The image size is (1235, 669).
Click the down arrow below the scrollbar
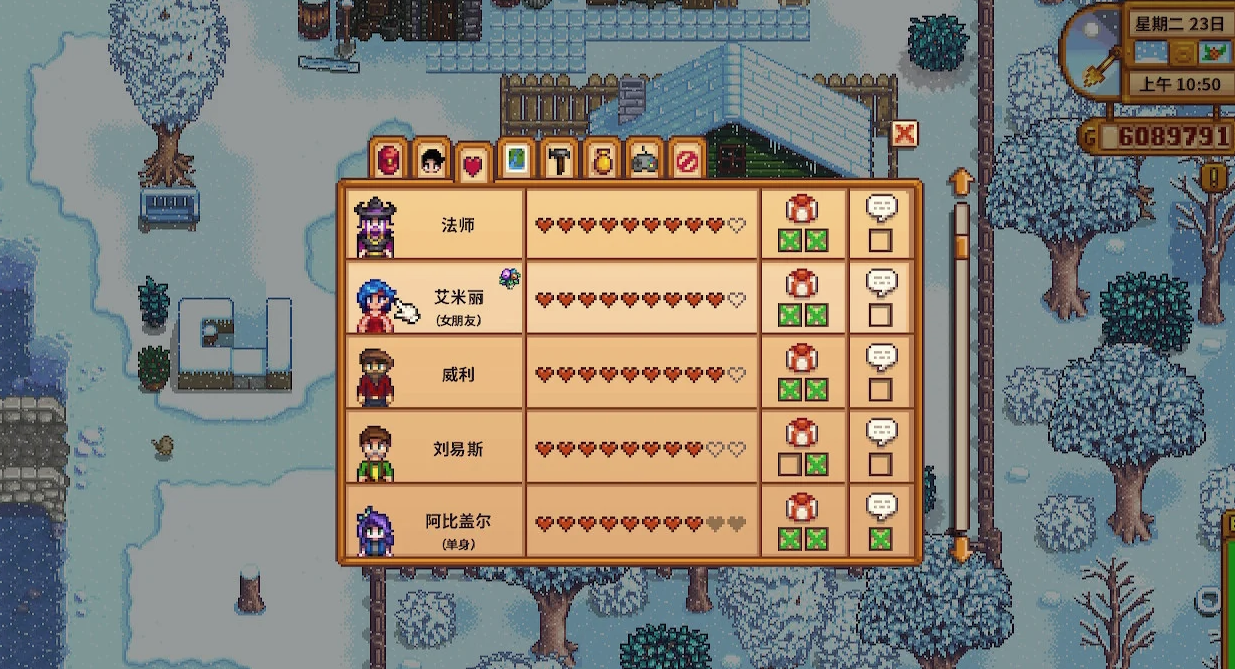tap(960, 548)
